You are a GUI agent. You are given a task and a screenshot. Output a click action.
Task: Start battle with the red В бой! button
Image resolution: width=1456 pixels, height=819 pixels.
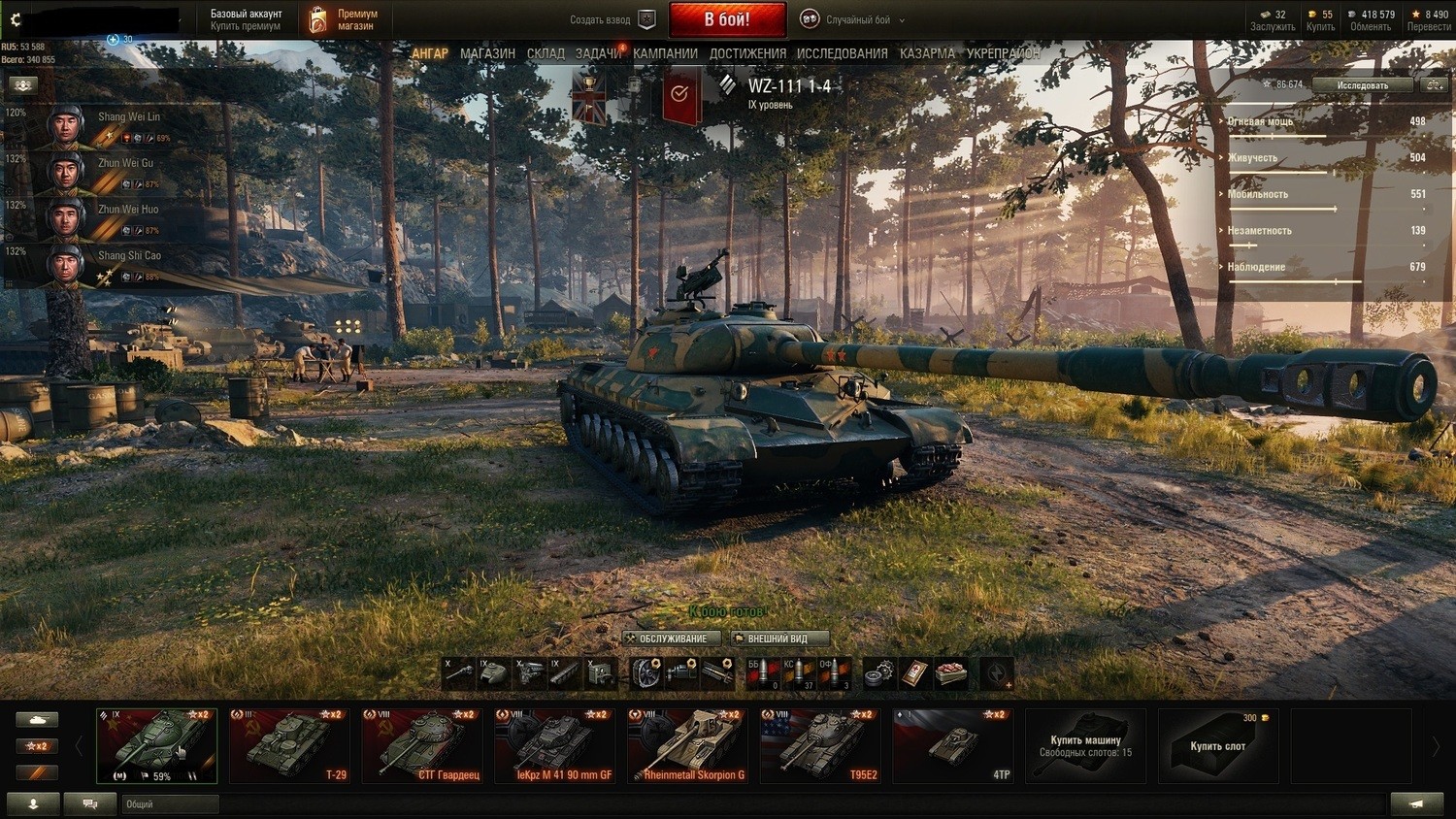tap(726, 19)
